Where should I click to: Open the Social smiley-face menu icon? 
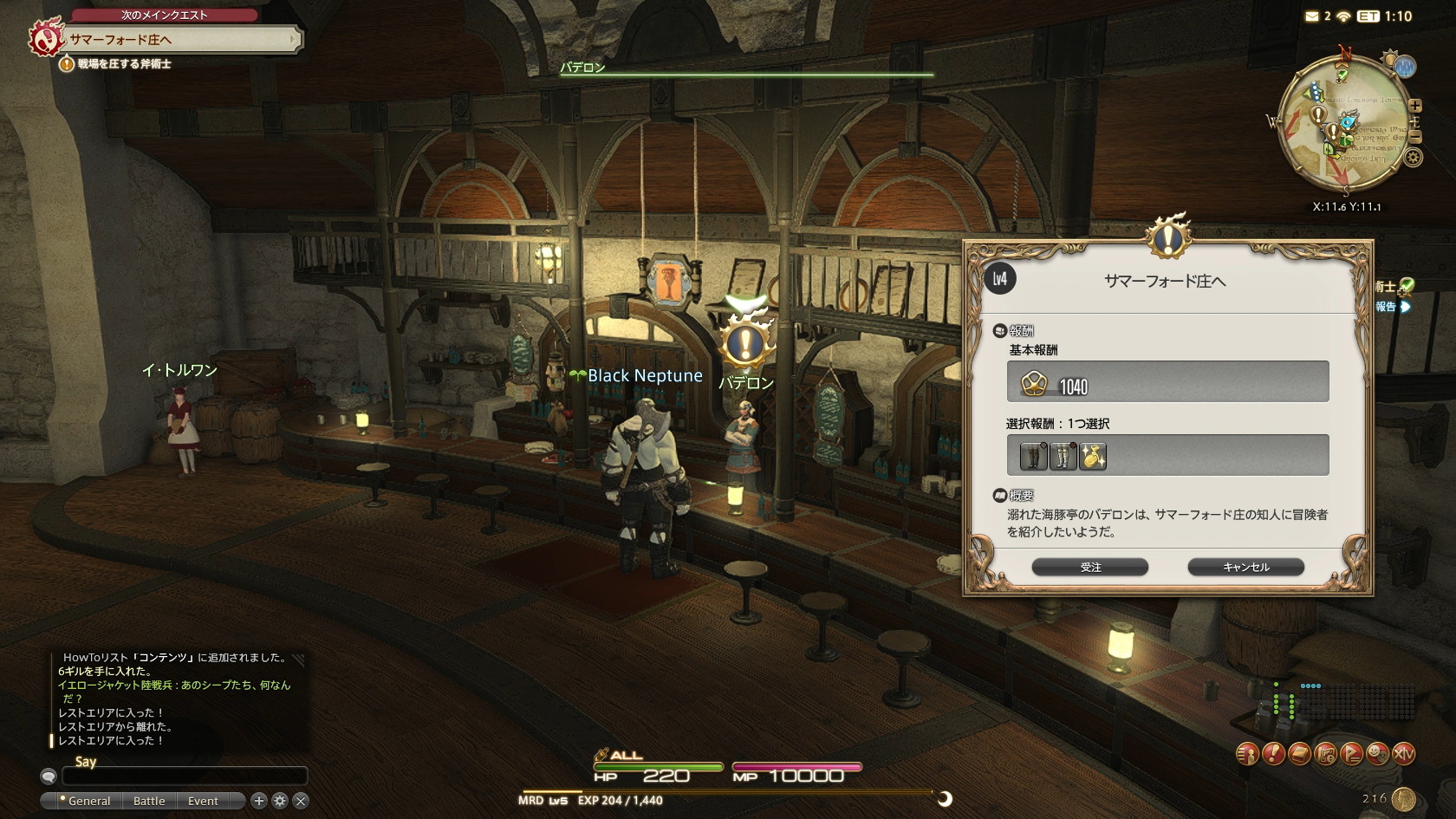coord(1377,754)
